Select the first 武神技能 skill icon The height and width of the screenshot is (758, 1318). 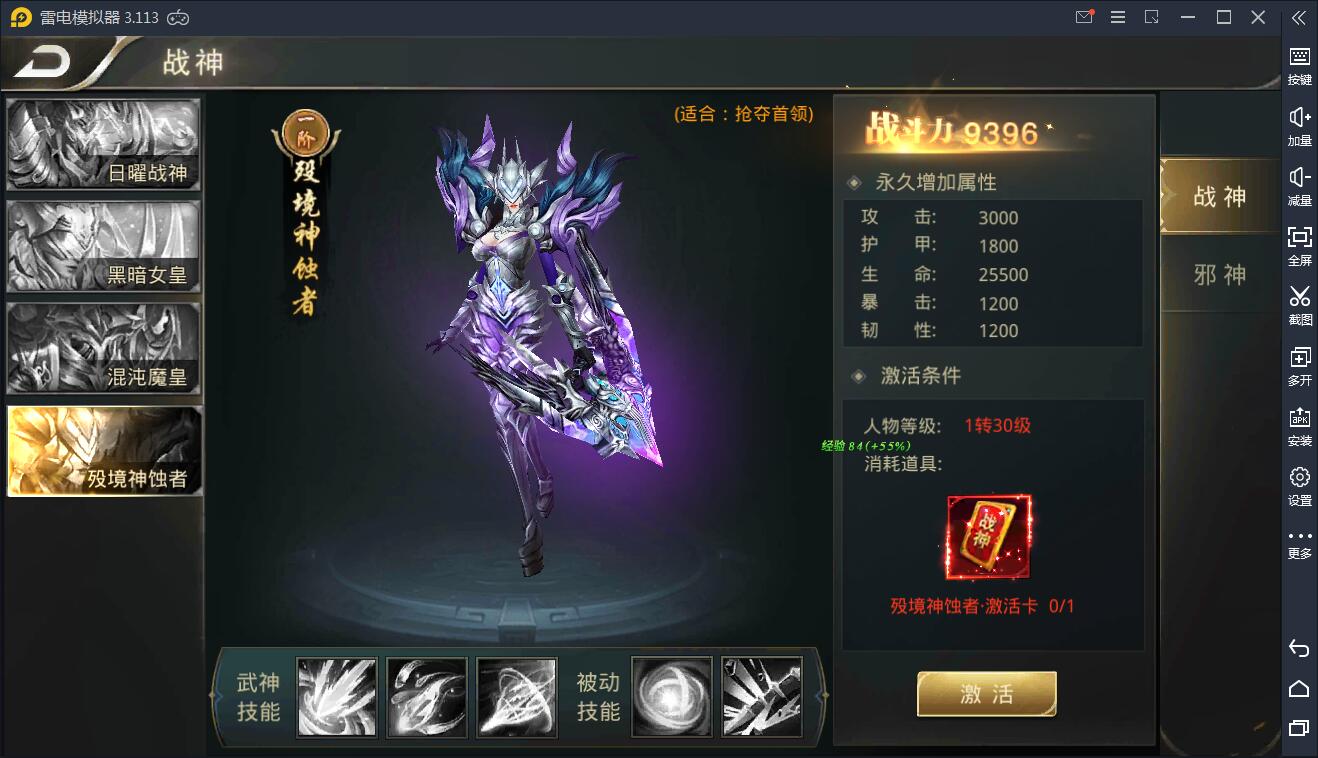336,696
